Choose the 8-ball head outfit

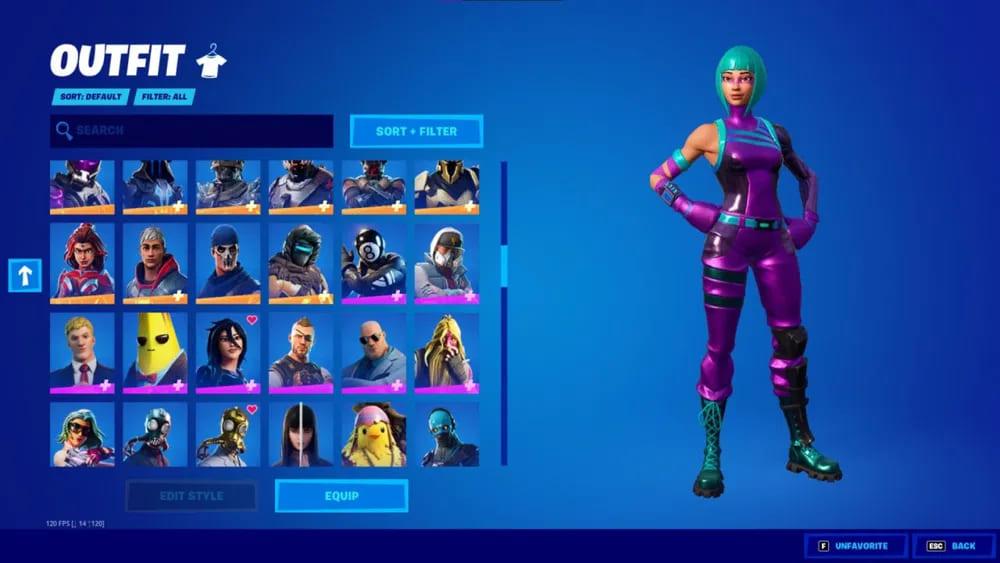point(374,261)
